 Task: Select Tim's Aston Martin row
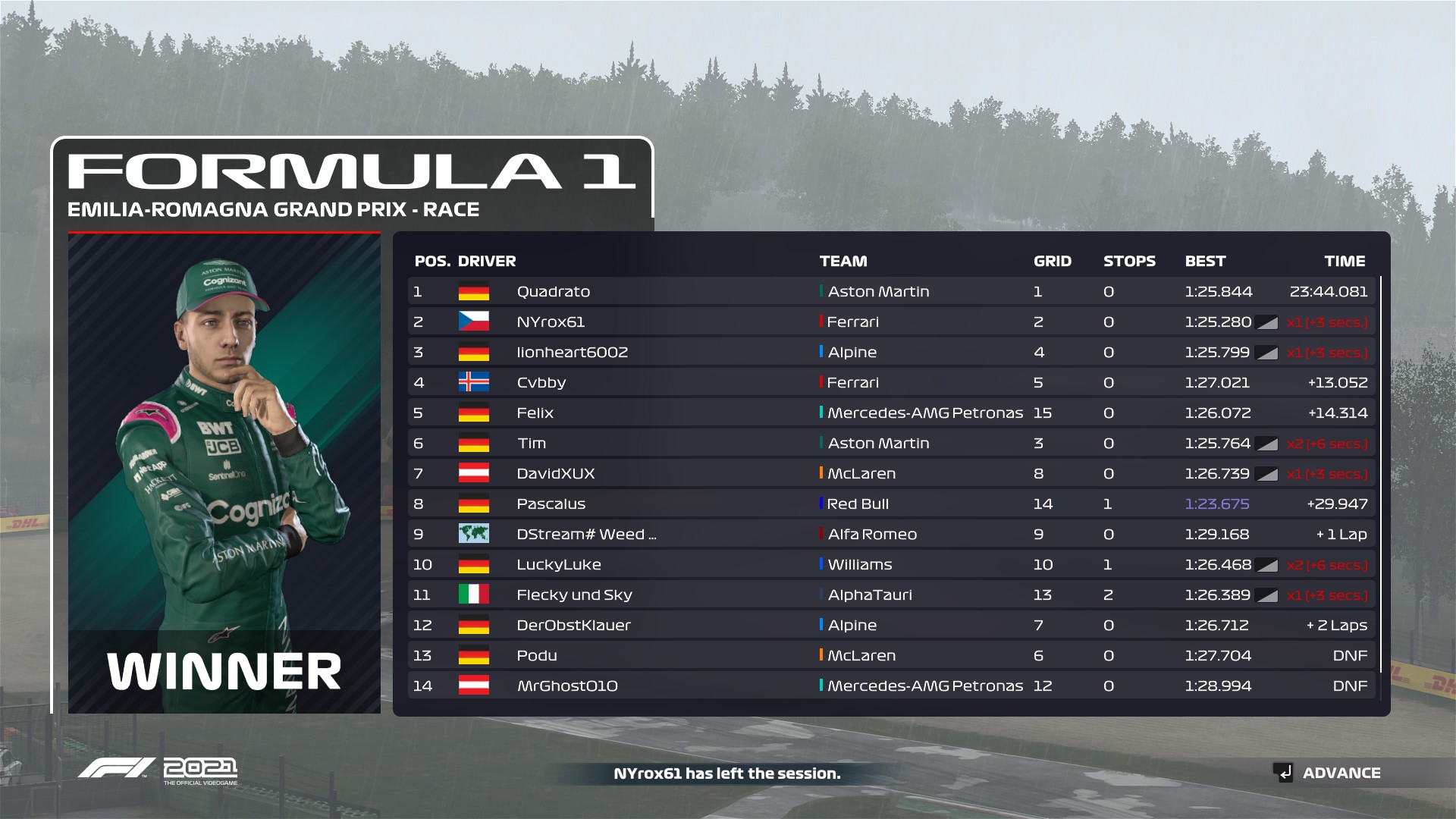891,443
